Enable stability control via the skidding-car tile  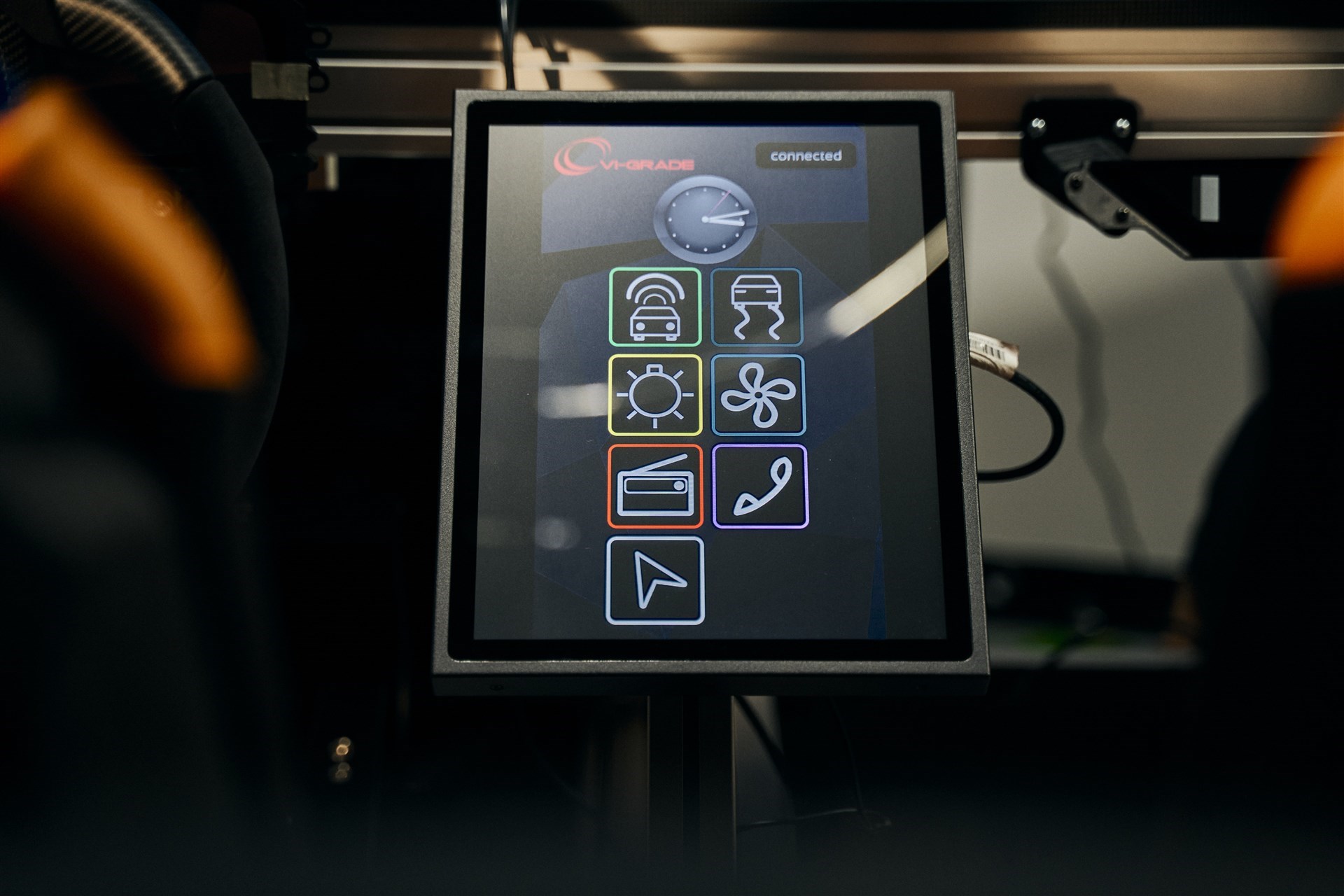pos(758,308)
